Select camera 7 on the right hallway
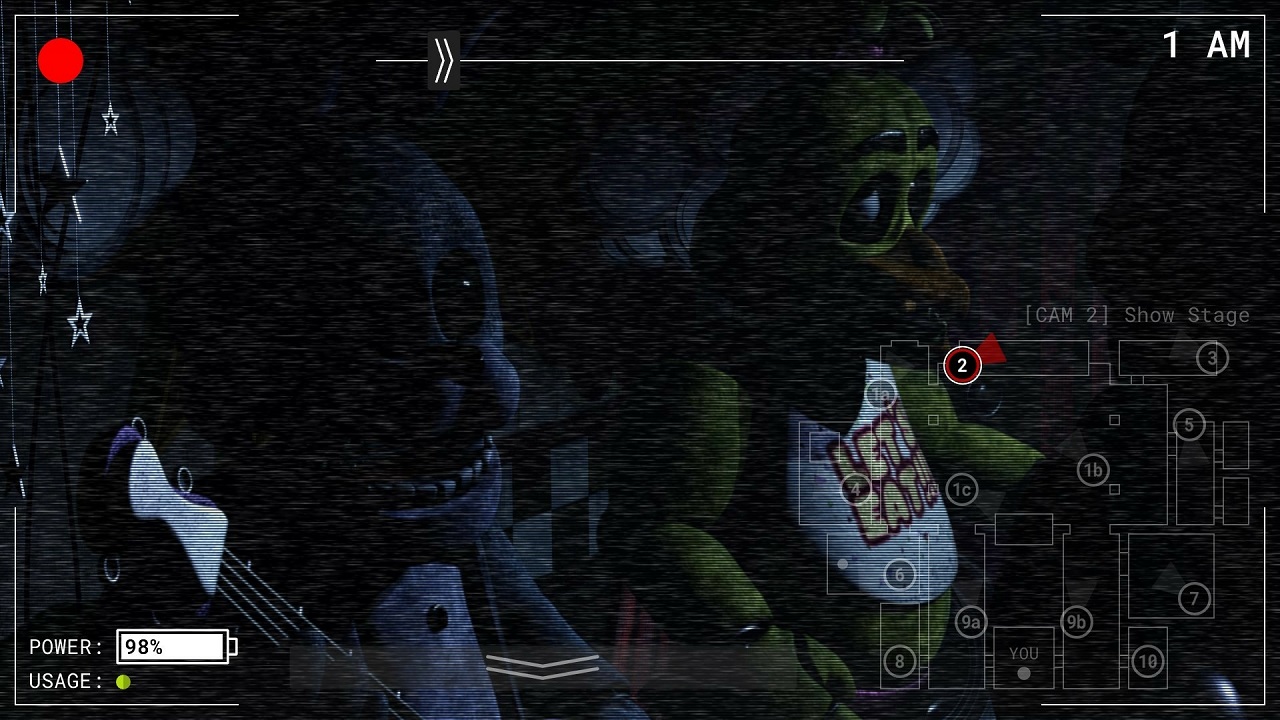Screen dimensions: 1280x720 (x=1193, y=599)
